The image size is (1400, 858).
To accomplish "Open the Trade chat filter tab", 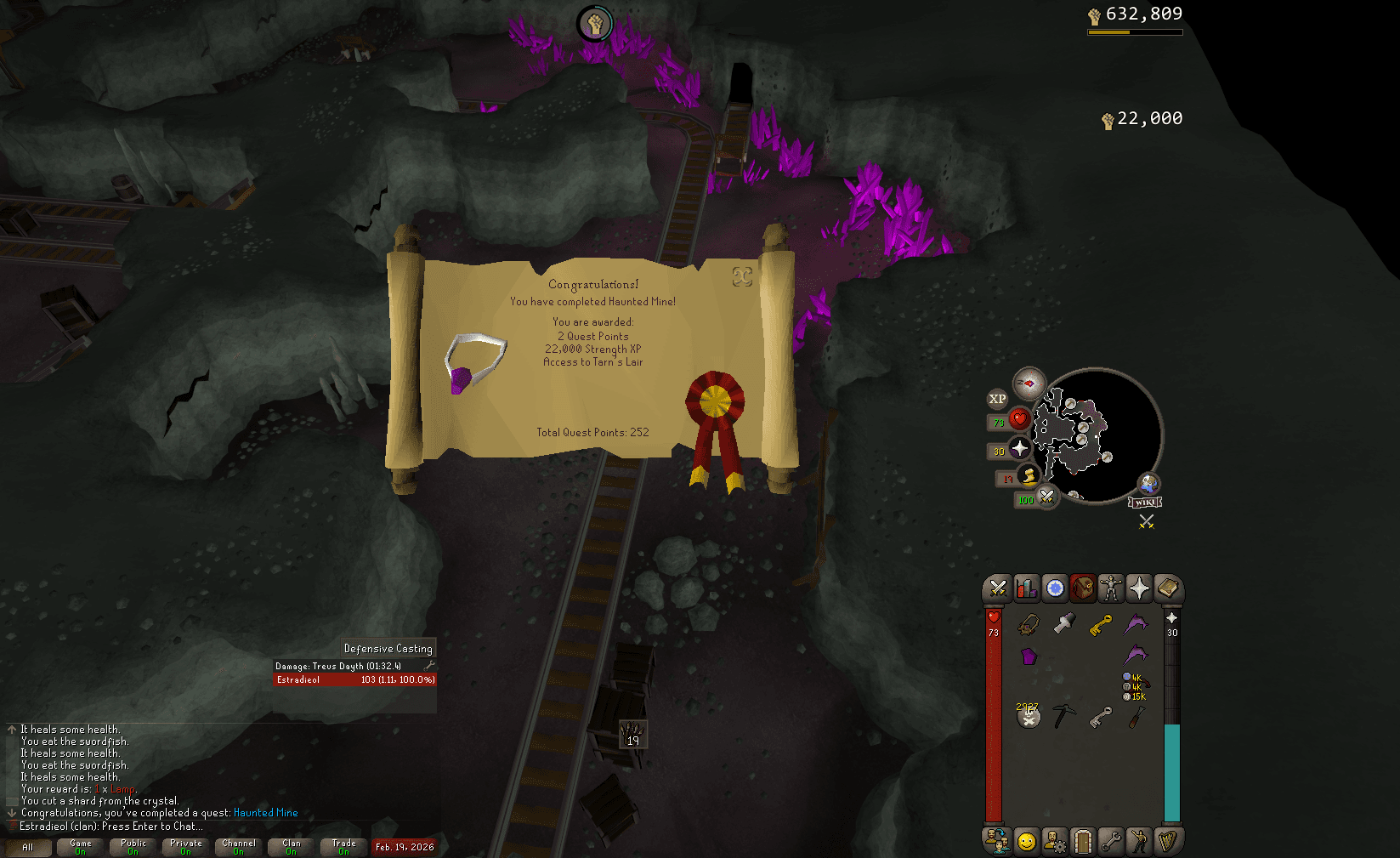I will (344, 847).
